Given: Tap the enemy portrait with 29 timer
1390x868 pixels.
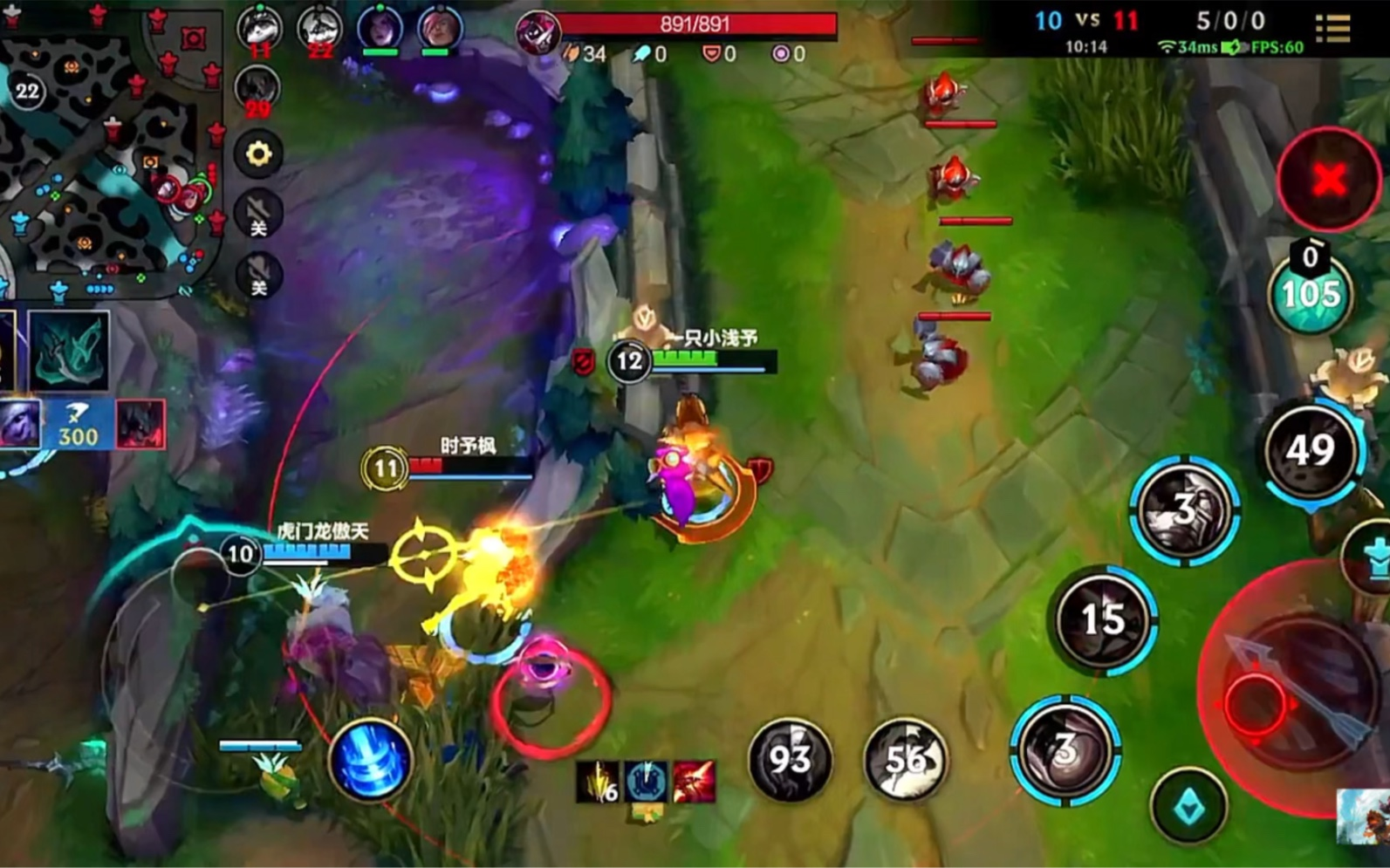Looking at the screenshot, I should click(x=257, y=89).
